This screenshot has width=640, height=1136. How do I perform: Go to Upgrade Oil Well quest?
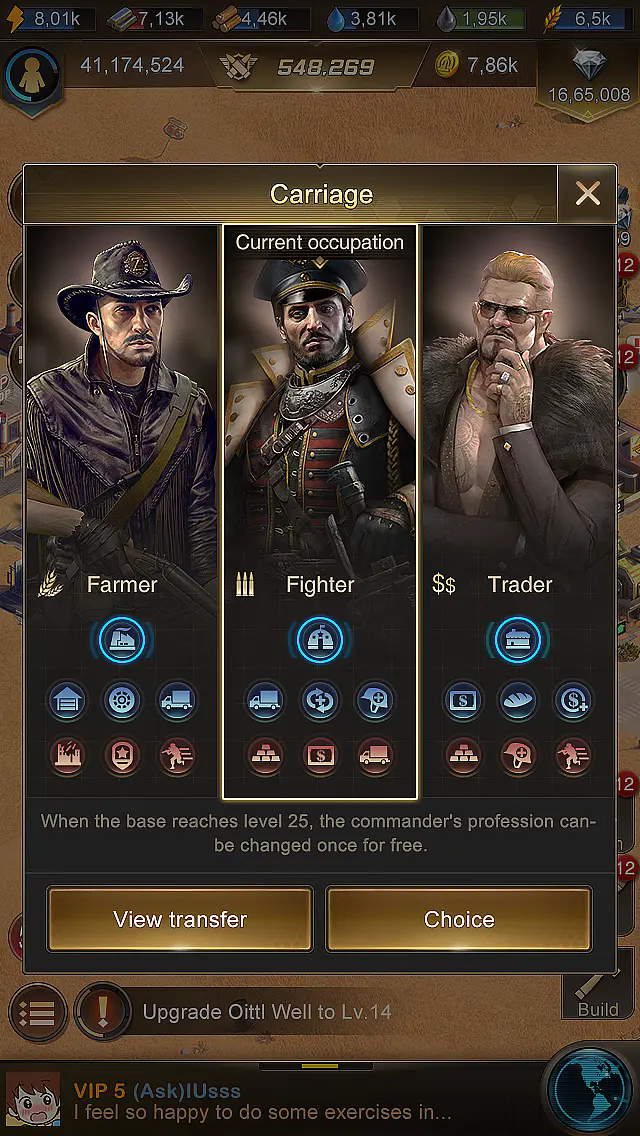[x=267, y=1012]
